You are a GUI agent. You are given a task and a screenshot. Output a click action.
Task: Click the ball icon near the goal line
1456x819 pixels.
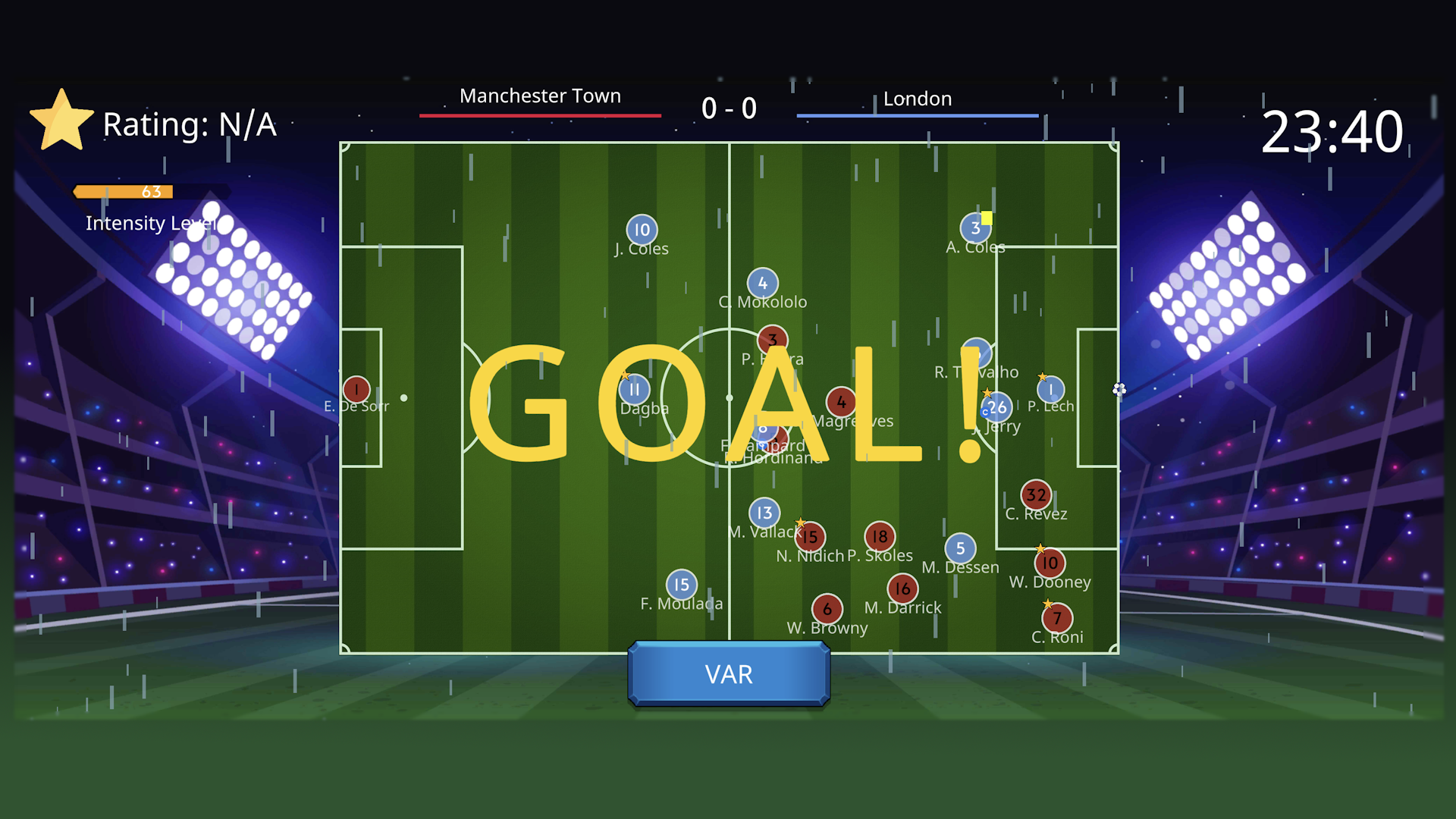click(1118, 390)
